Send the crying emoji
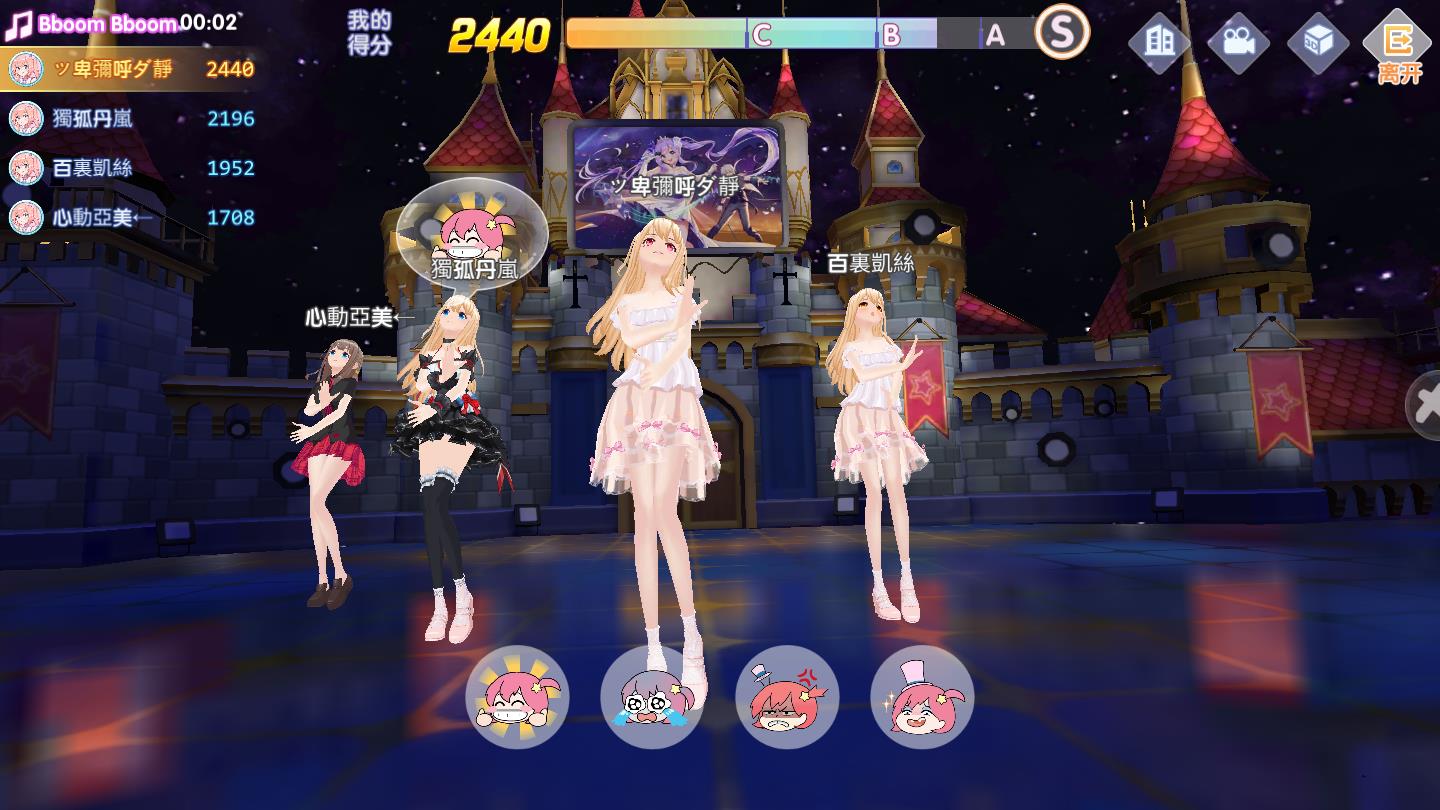Viewport: 1440px width, 810px height. [x=652, y=698]
